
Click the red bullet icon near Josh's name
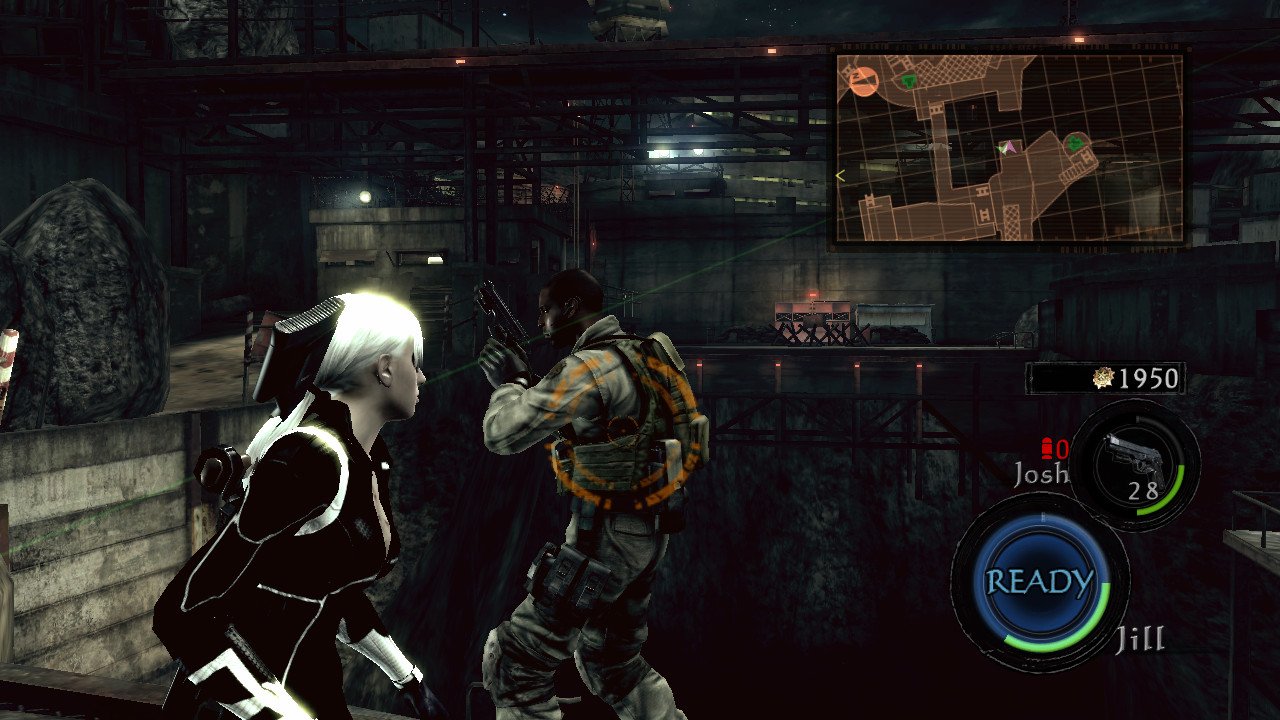click(1047, 448)
